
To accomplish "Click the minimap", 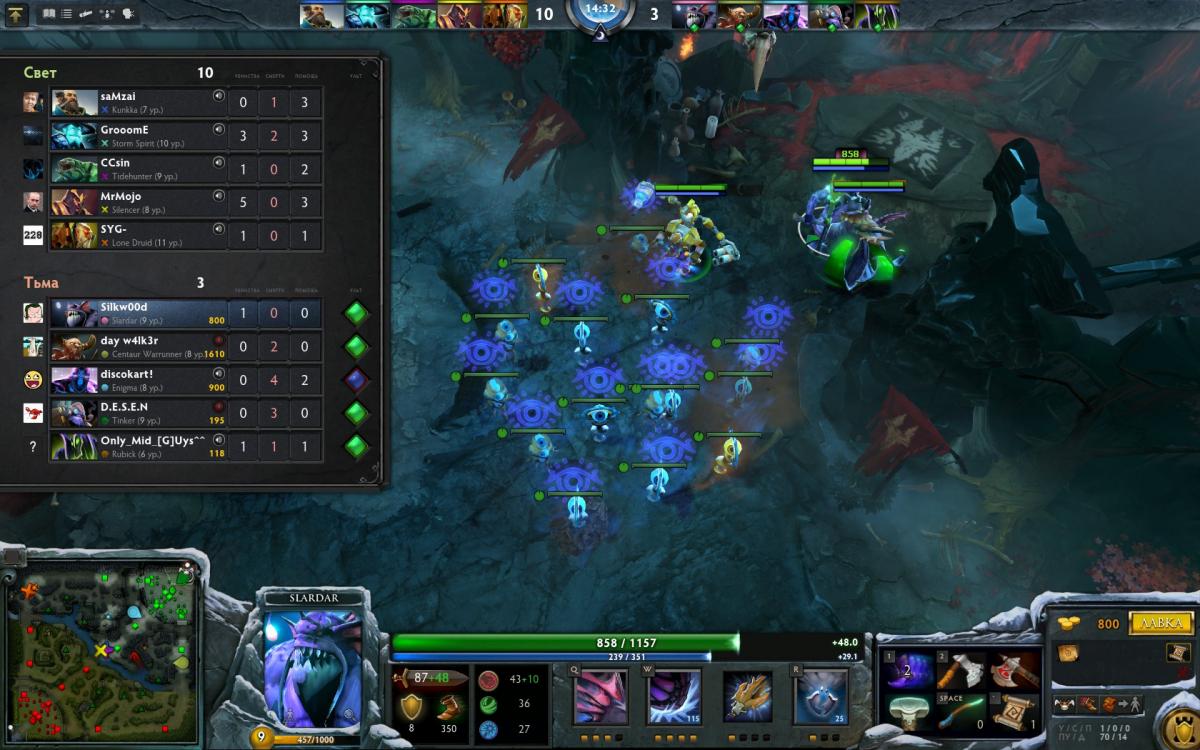I will pyautogui.click(x=100, y=650).
